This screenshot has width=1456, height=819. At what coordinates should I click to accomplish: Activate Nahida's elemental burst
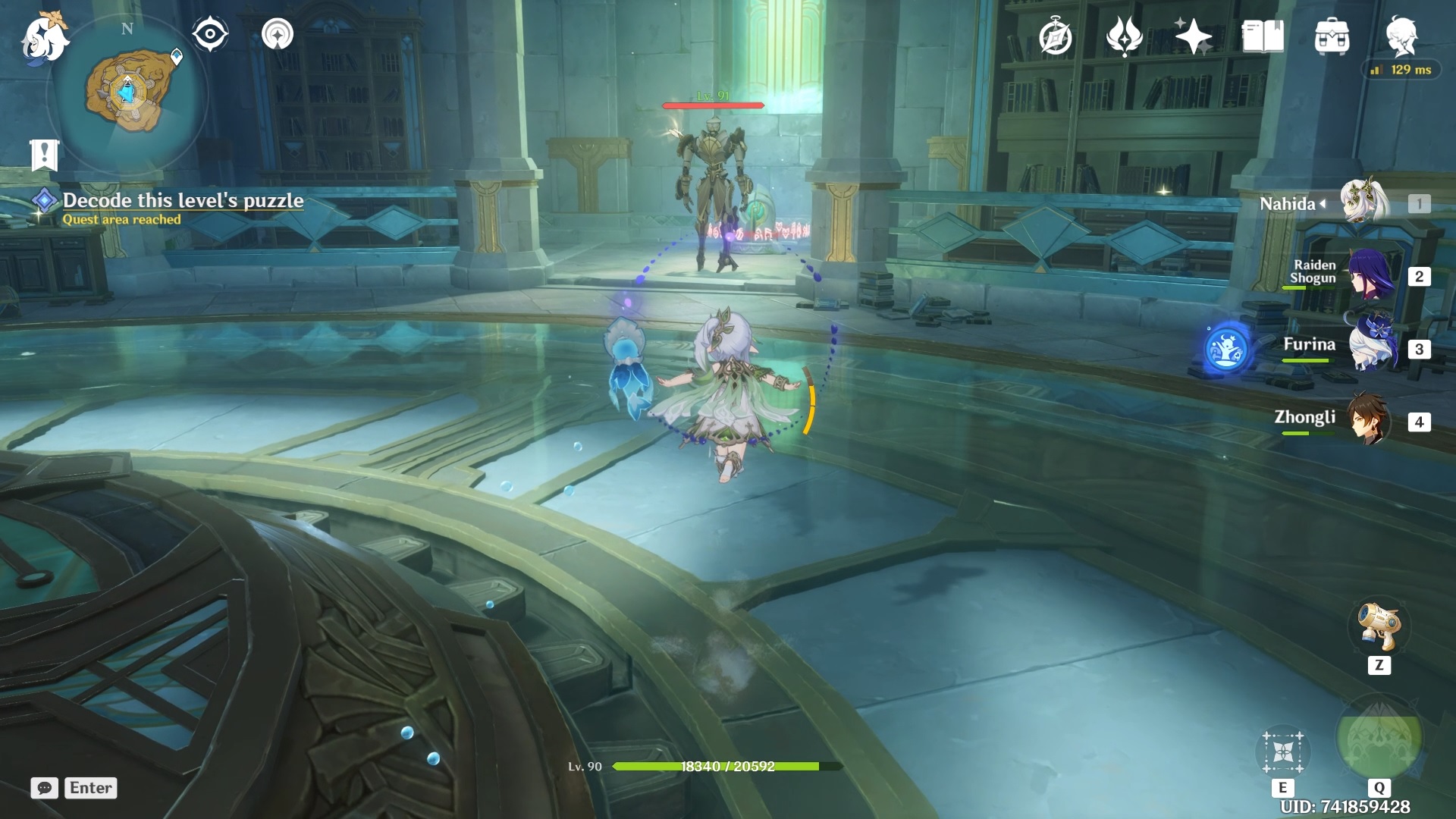pyautogui.click(x=1379, y=740)
